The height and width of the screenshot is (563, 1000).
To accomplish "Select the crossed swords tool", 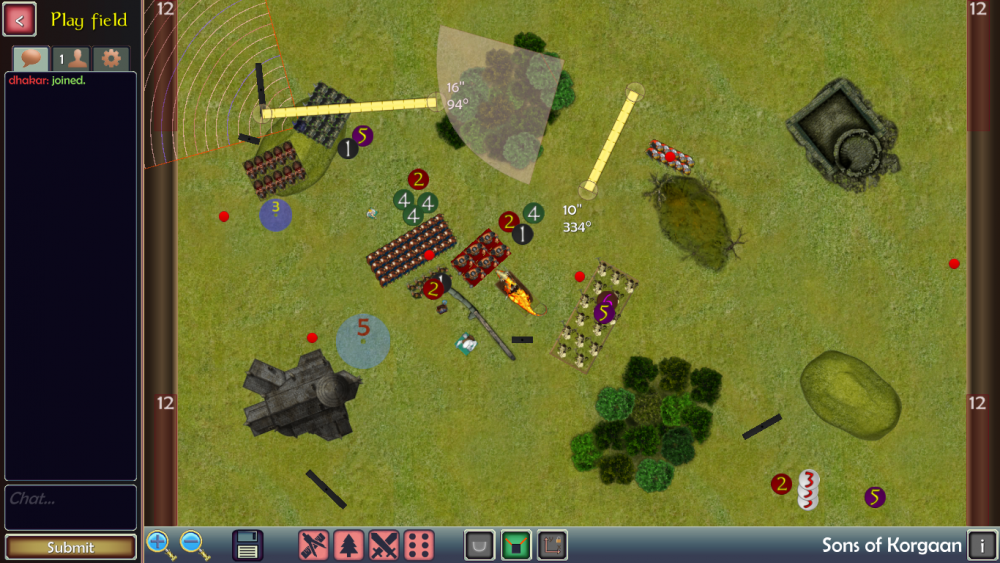I will [384, 545].
